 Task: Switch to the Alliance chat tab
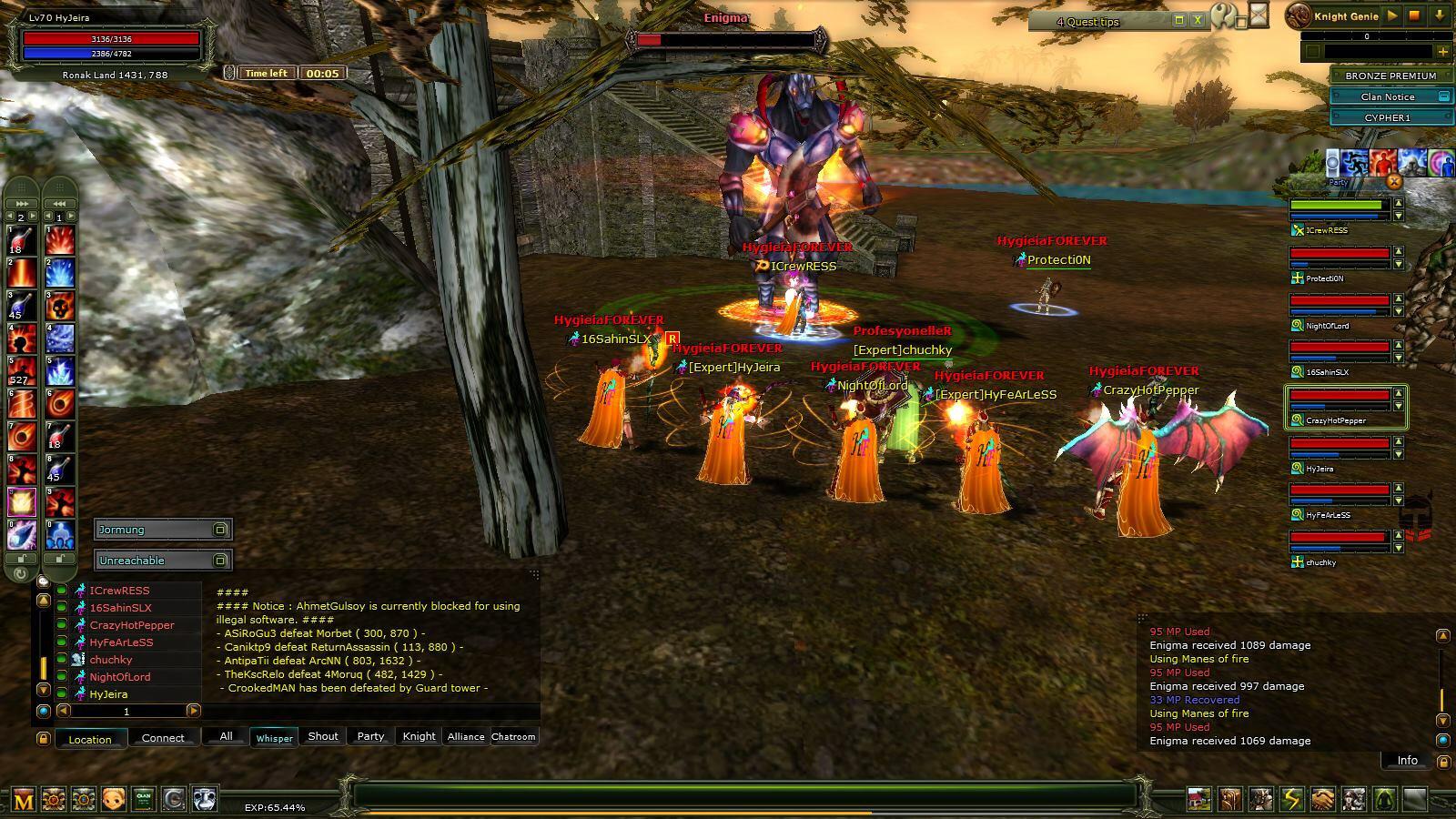(465, 736)
